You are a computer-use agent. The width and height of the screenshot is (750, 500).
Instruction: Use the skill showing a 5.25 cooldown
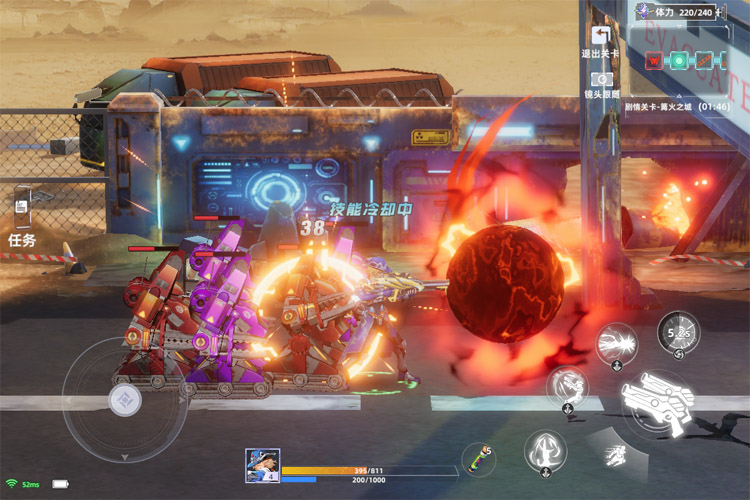[678, 331]
